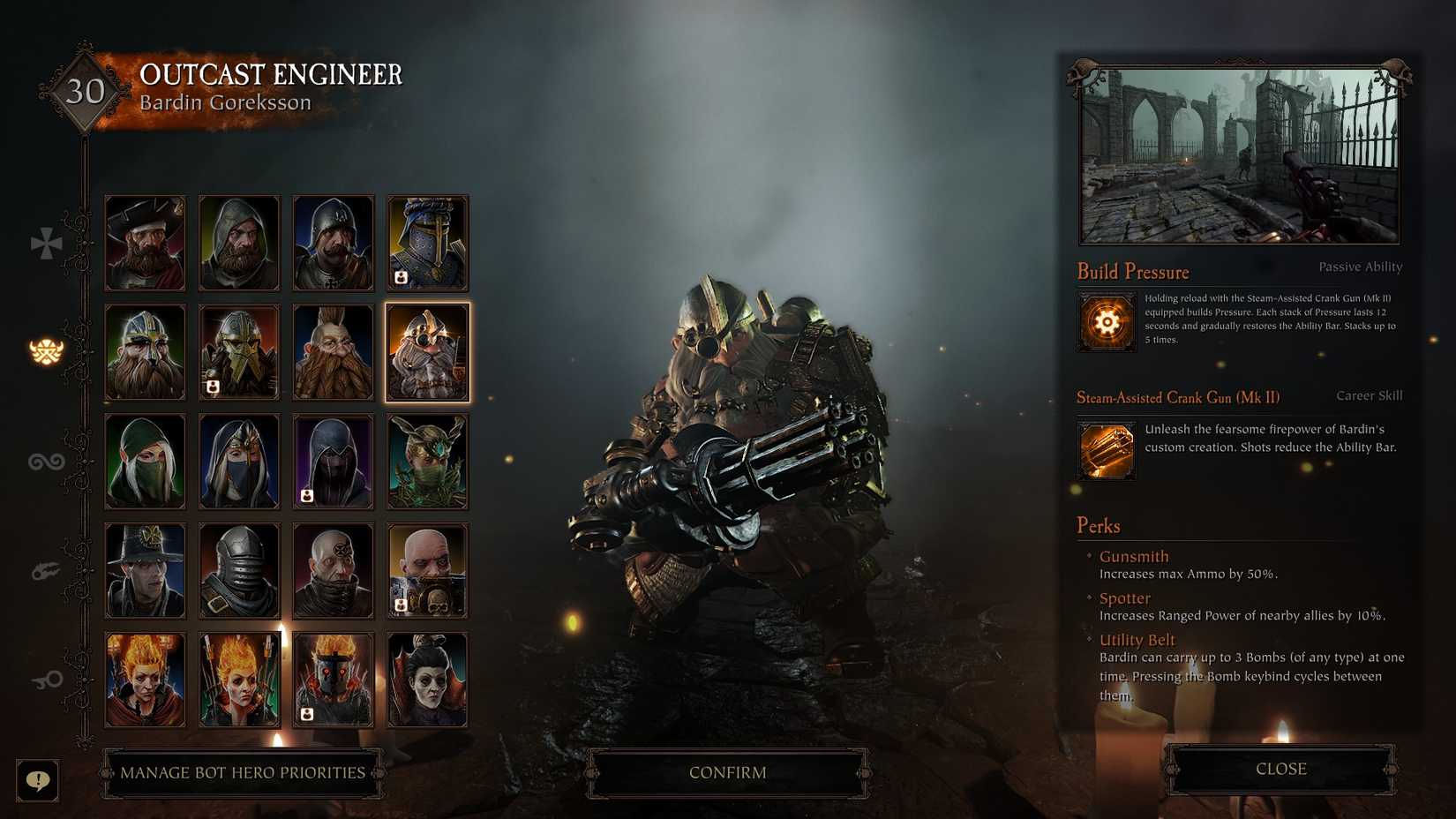1456x819 pixels.
Task: Select the hooded Waystalker portrait
Action: click(145, 461)
